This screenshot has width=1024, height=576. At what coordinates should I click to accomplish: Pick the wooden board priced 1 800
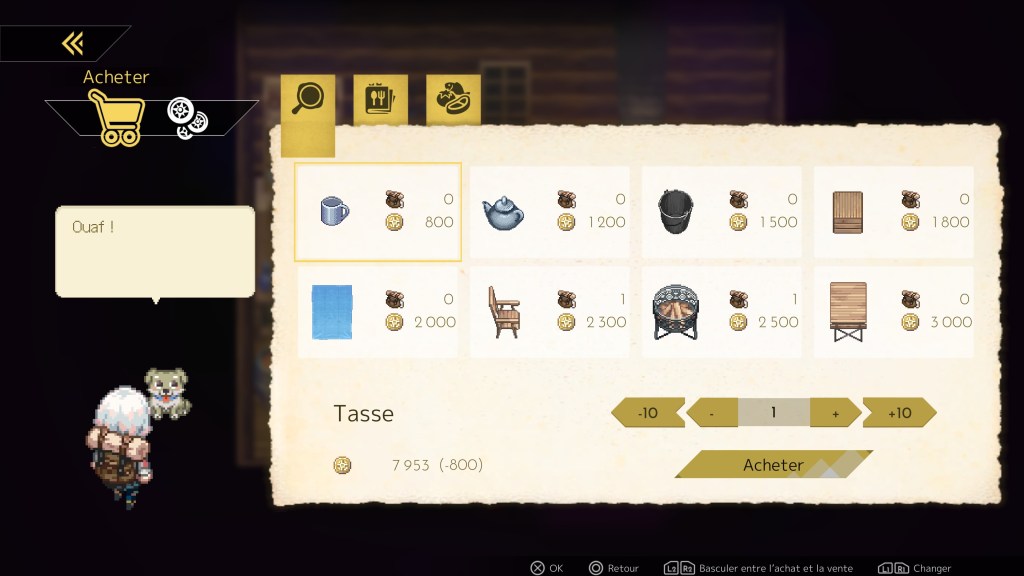pyautogui.click(x=893, y=211)
